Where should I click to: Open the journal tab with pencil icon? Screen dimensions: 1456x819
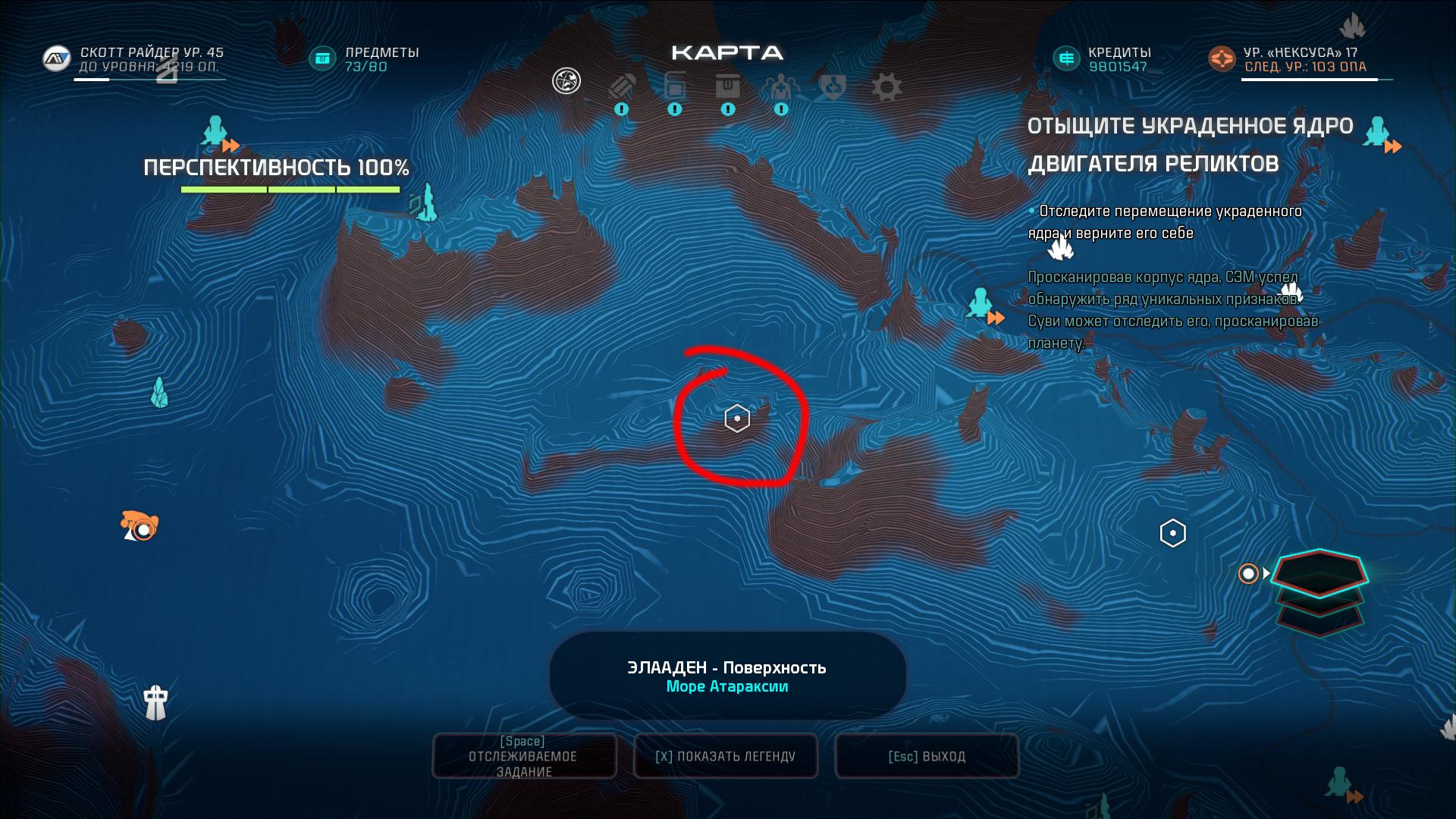pyautogui.click(x=622, y=86)
